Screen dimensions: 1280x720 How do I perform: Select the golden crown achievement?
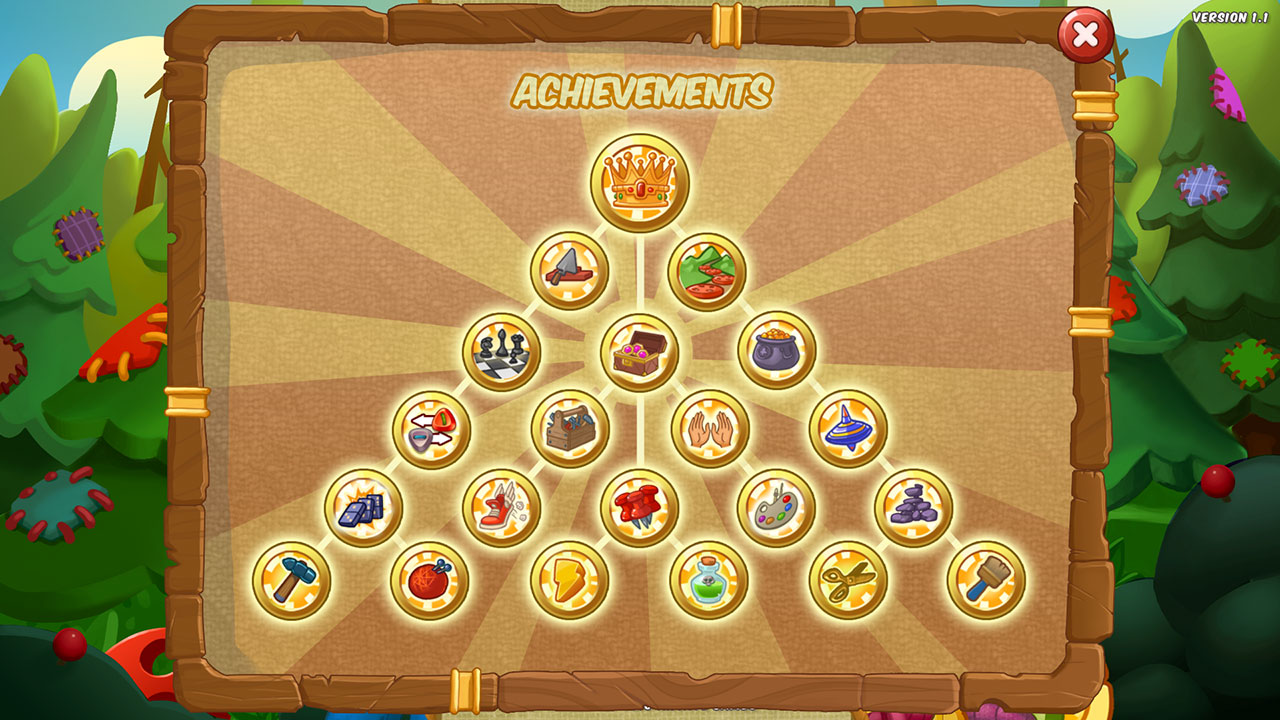coord(640,183)
